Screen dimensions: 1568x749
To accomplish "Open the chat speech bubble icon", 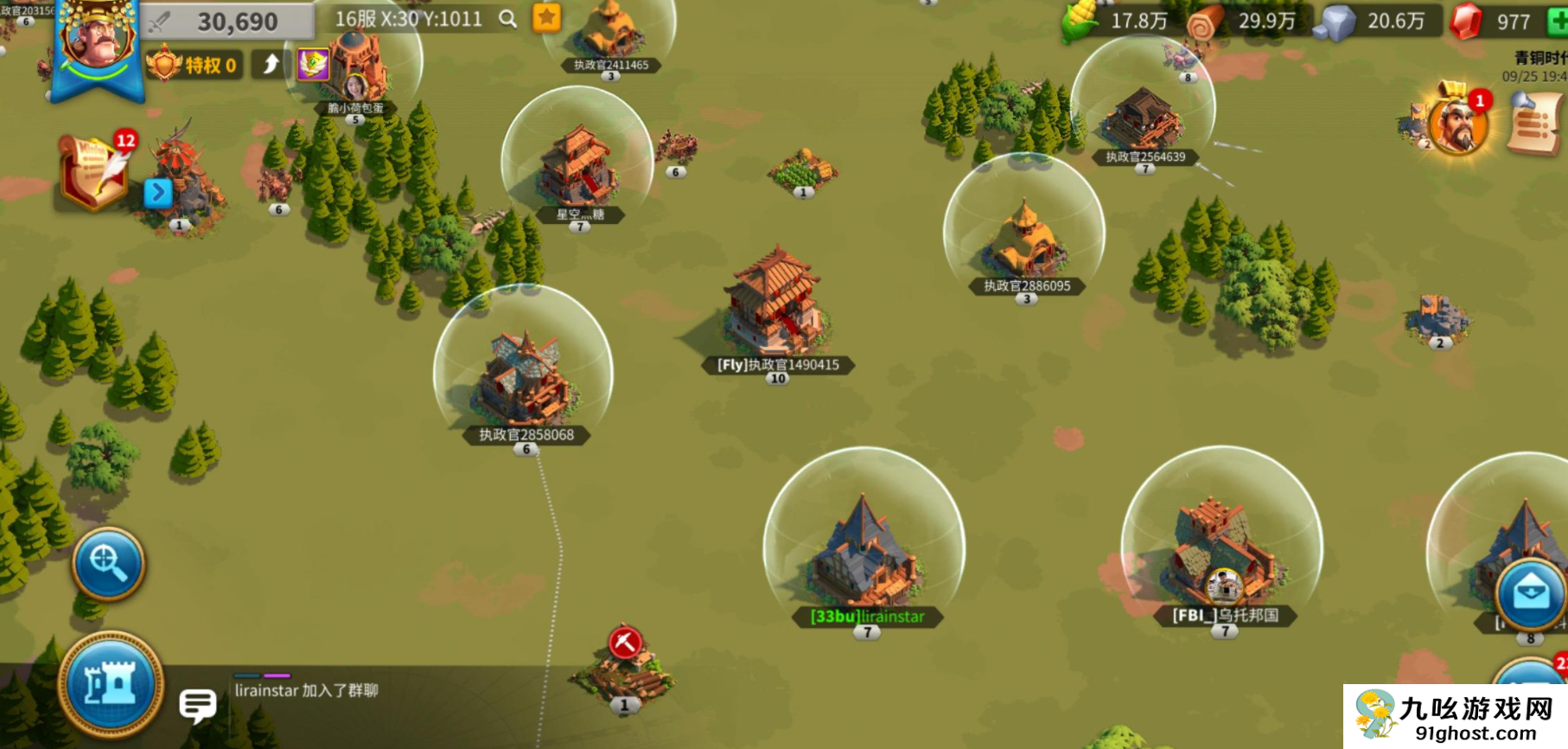I will [197, 705].
